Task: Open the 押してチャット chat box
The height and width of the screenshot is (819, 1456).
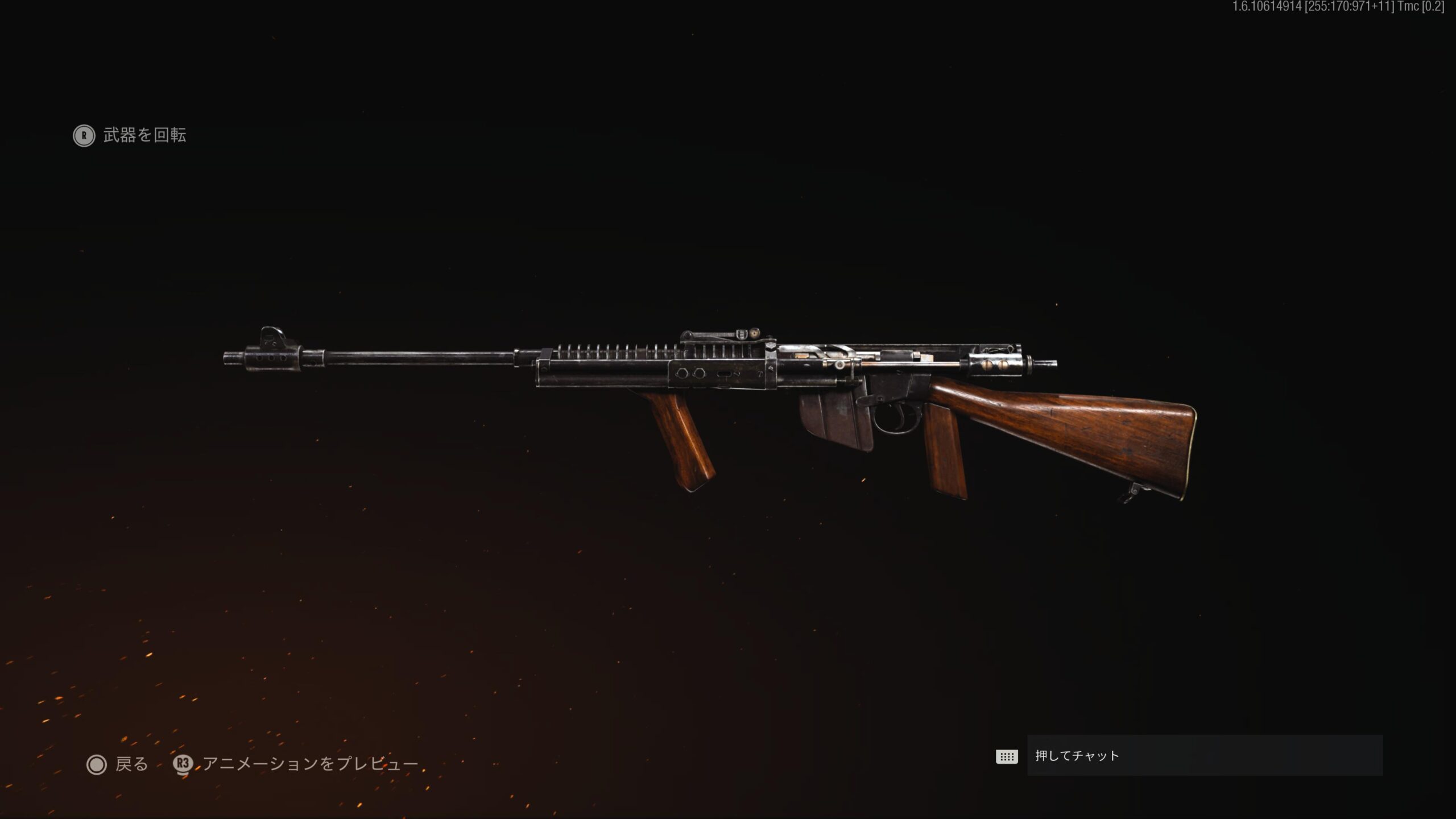Action: click(x=1203, y=755)
